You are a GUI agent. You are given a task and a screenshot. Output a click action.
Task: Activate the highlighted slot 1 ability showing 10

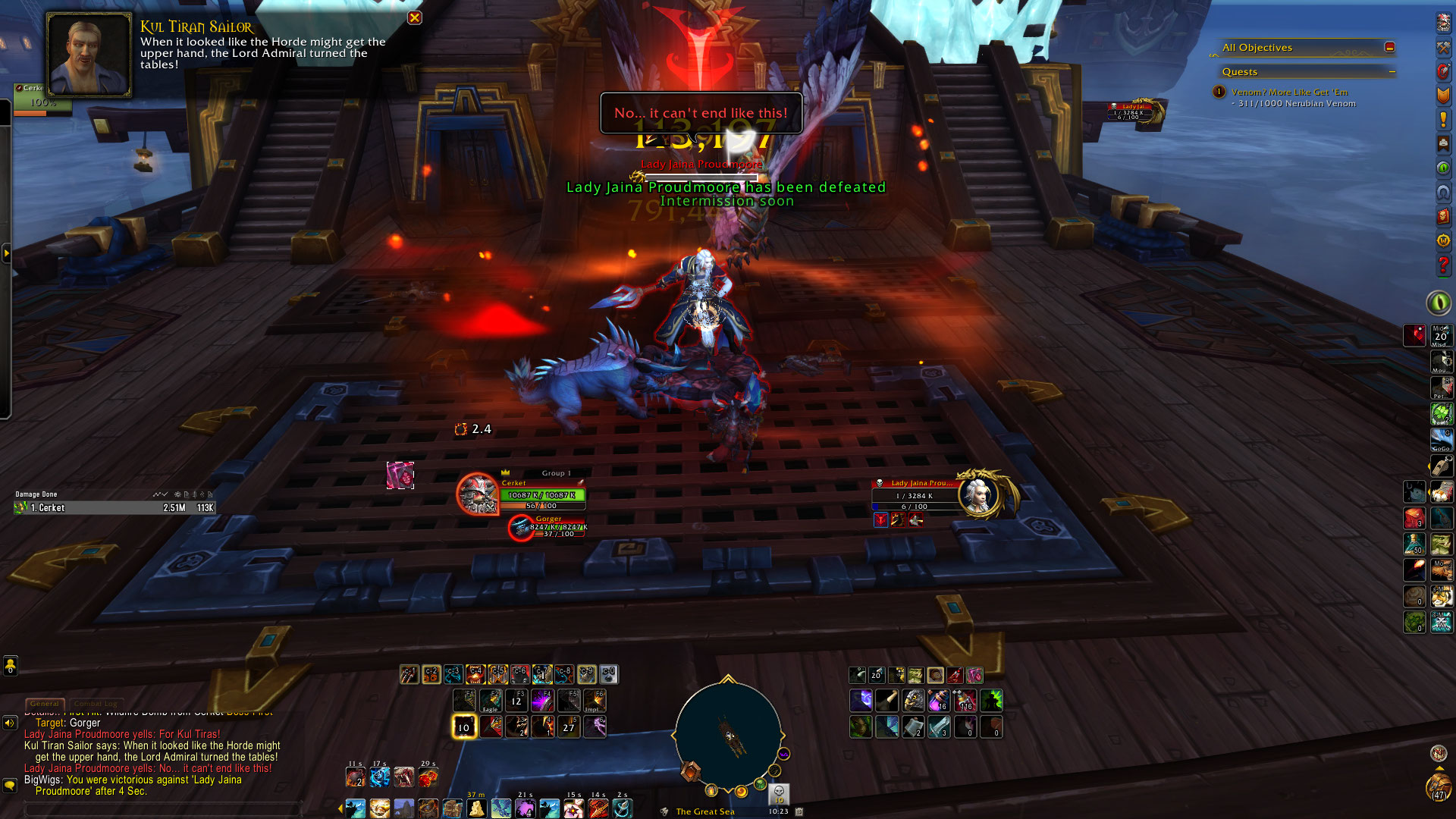463,726
